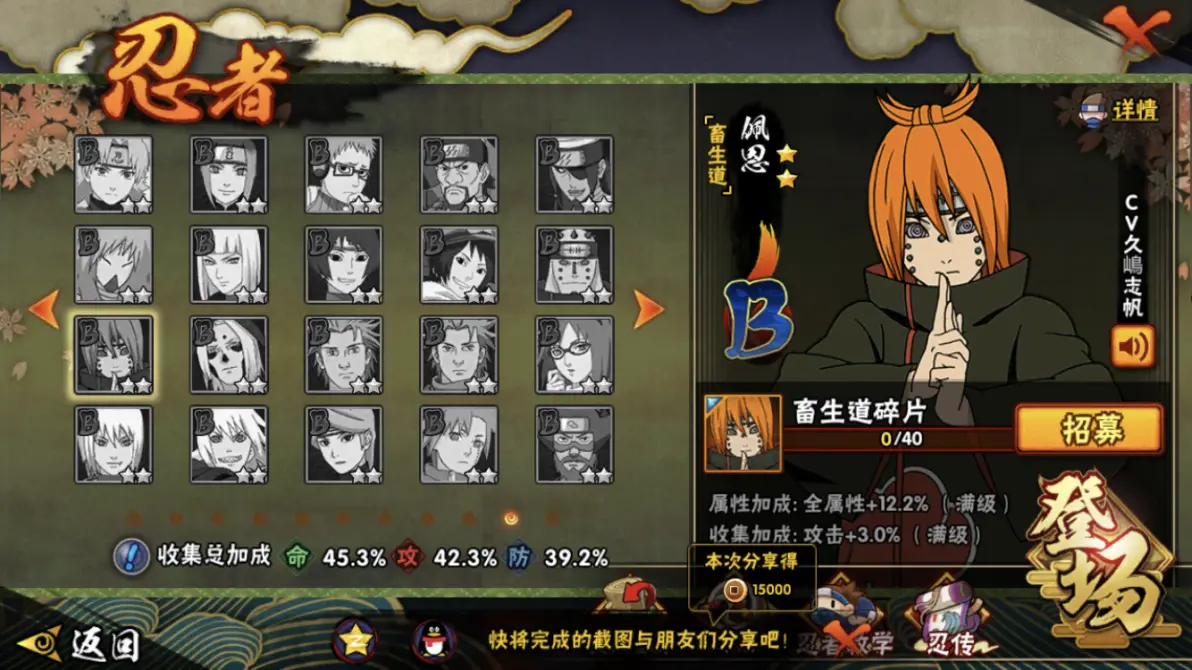
Task: Choose the eye-patch ninja portrait
Action: point(574,175)
